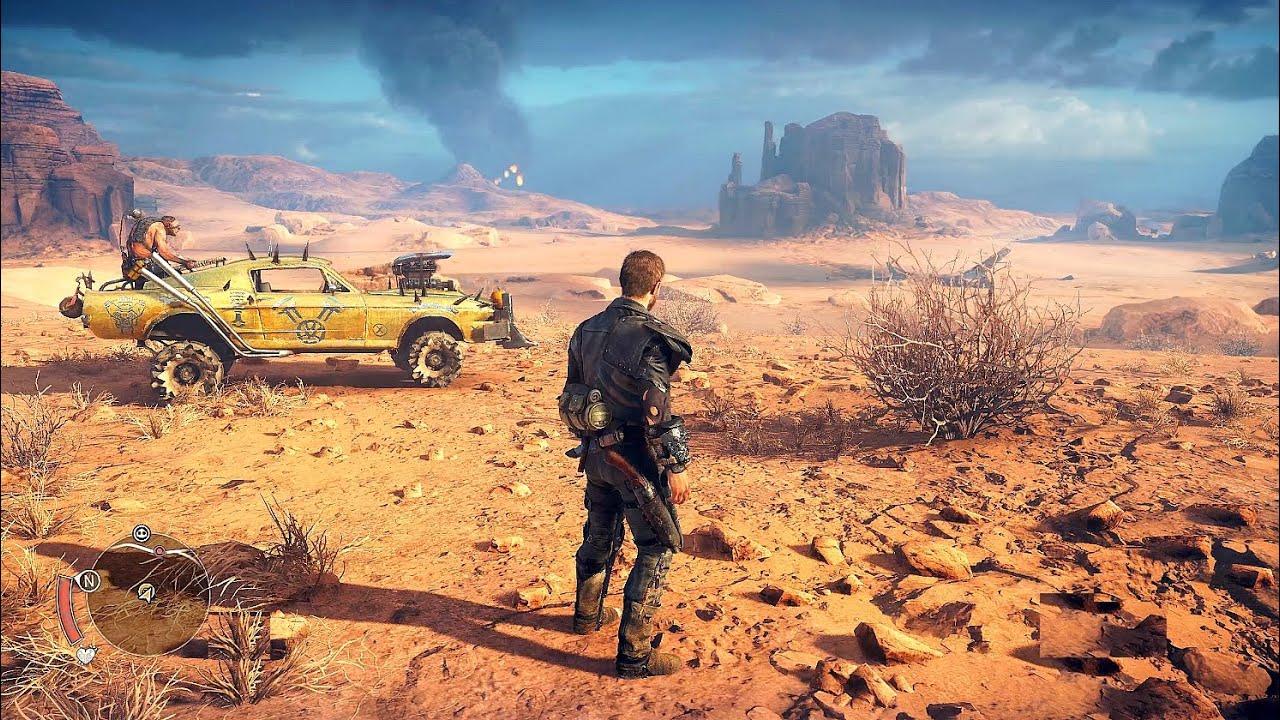Click the skull marker on the minimap
The width and height of the screenshot is (1280, 720).
[x=141, y=532]
